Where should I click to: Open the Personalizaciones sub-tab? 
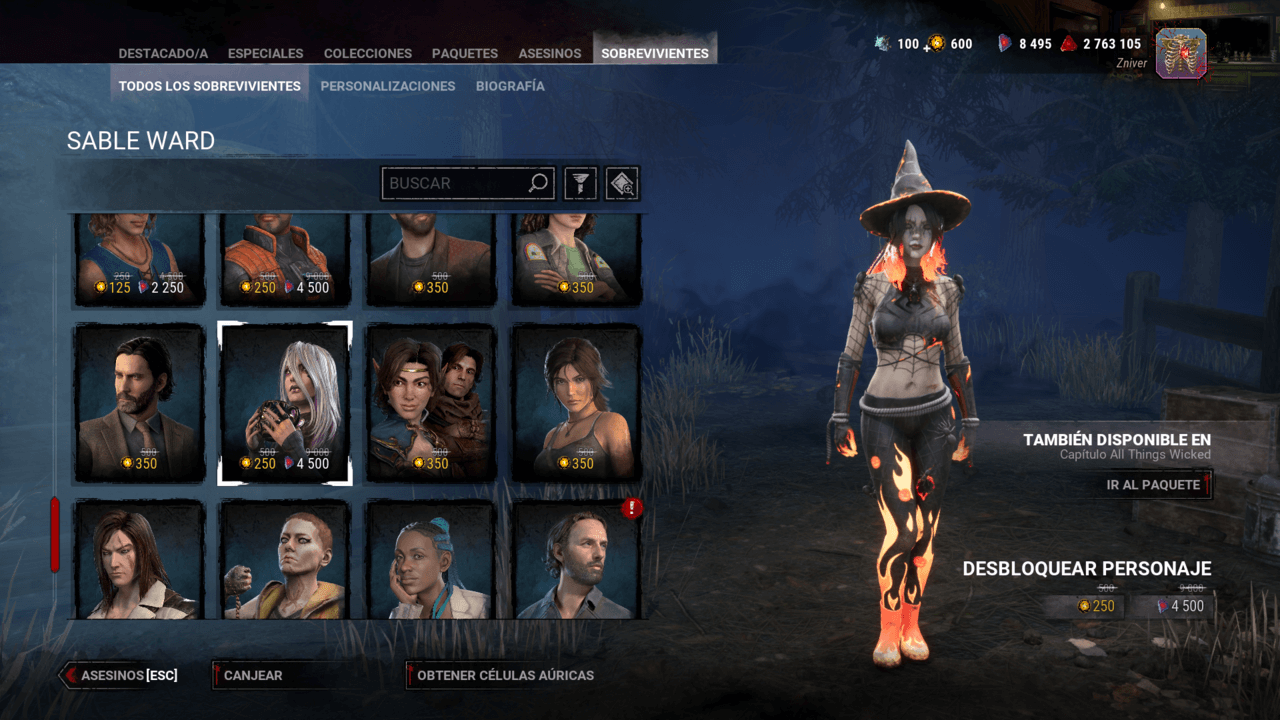(388, 86)
